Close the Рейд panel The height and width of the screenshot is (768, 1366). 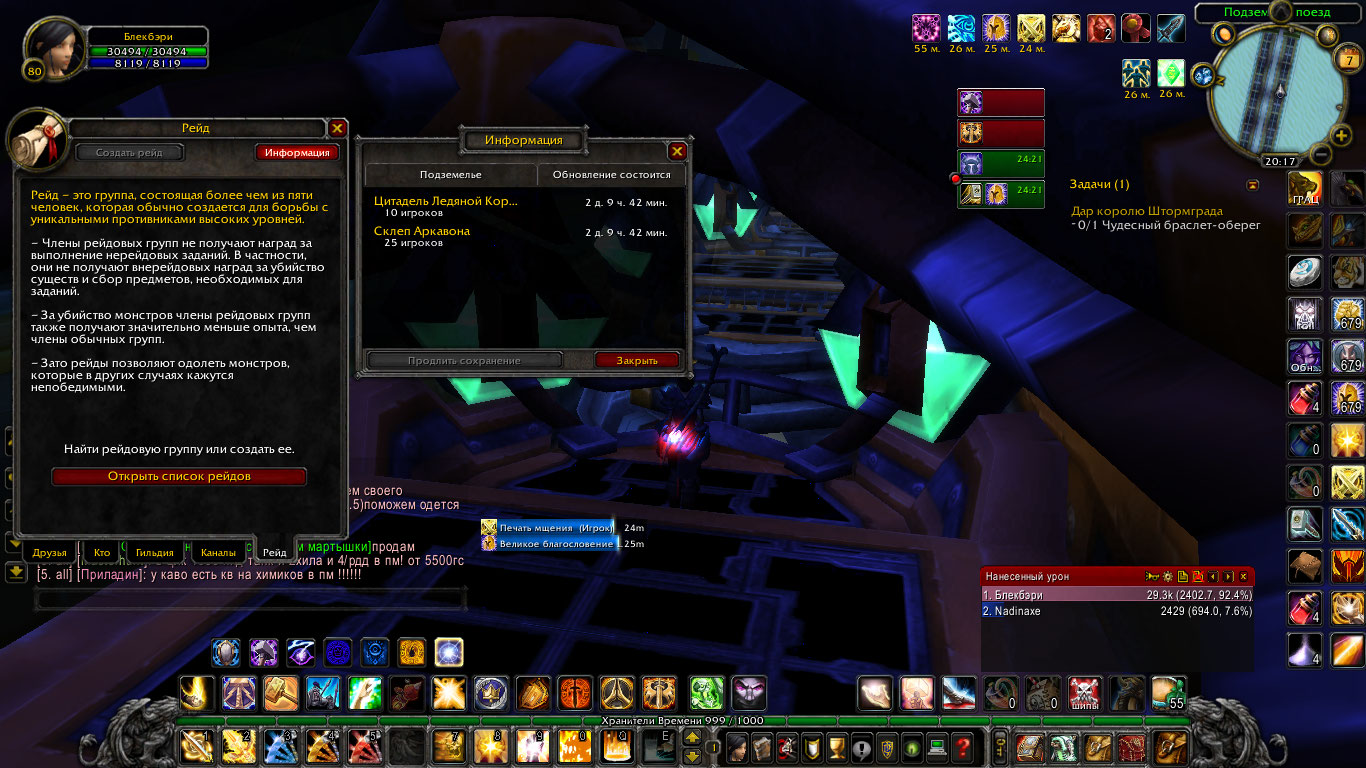pos(337,128)
